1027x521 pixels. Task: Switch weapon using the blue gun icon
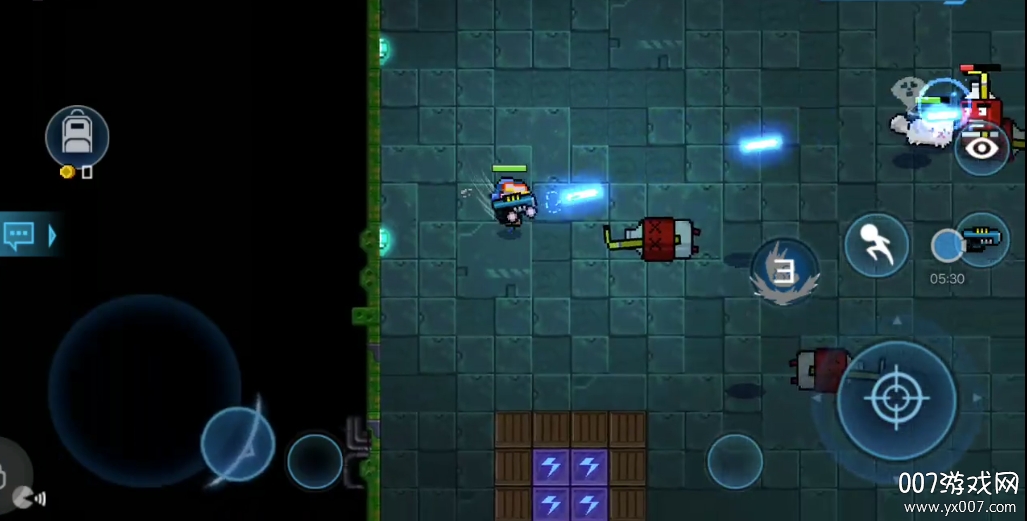click(980, 241)
